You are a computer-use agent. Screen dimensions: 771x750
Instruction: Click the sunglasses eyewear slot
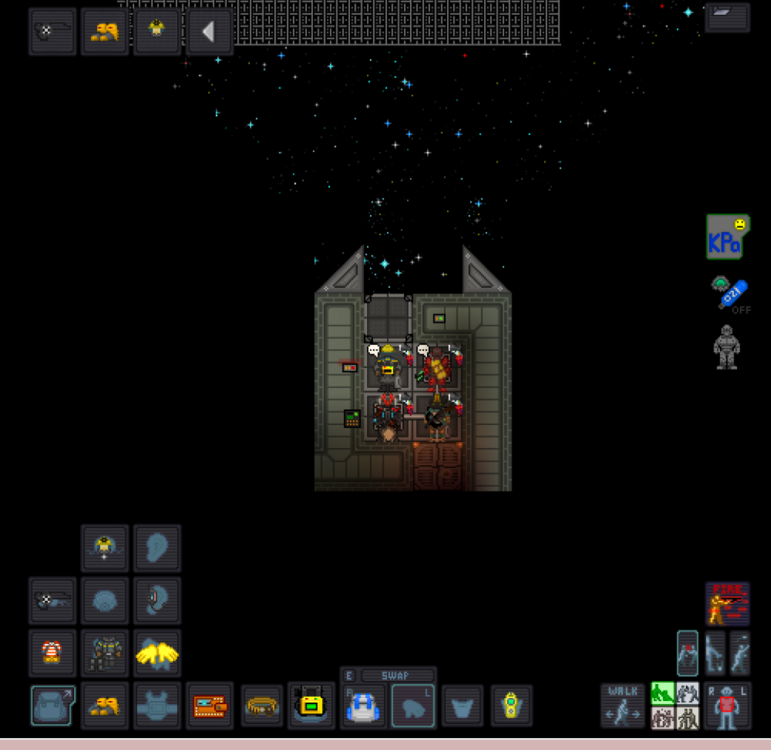pyautogui.click(x=52, y=601)
